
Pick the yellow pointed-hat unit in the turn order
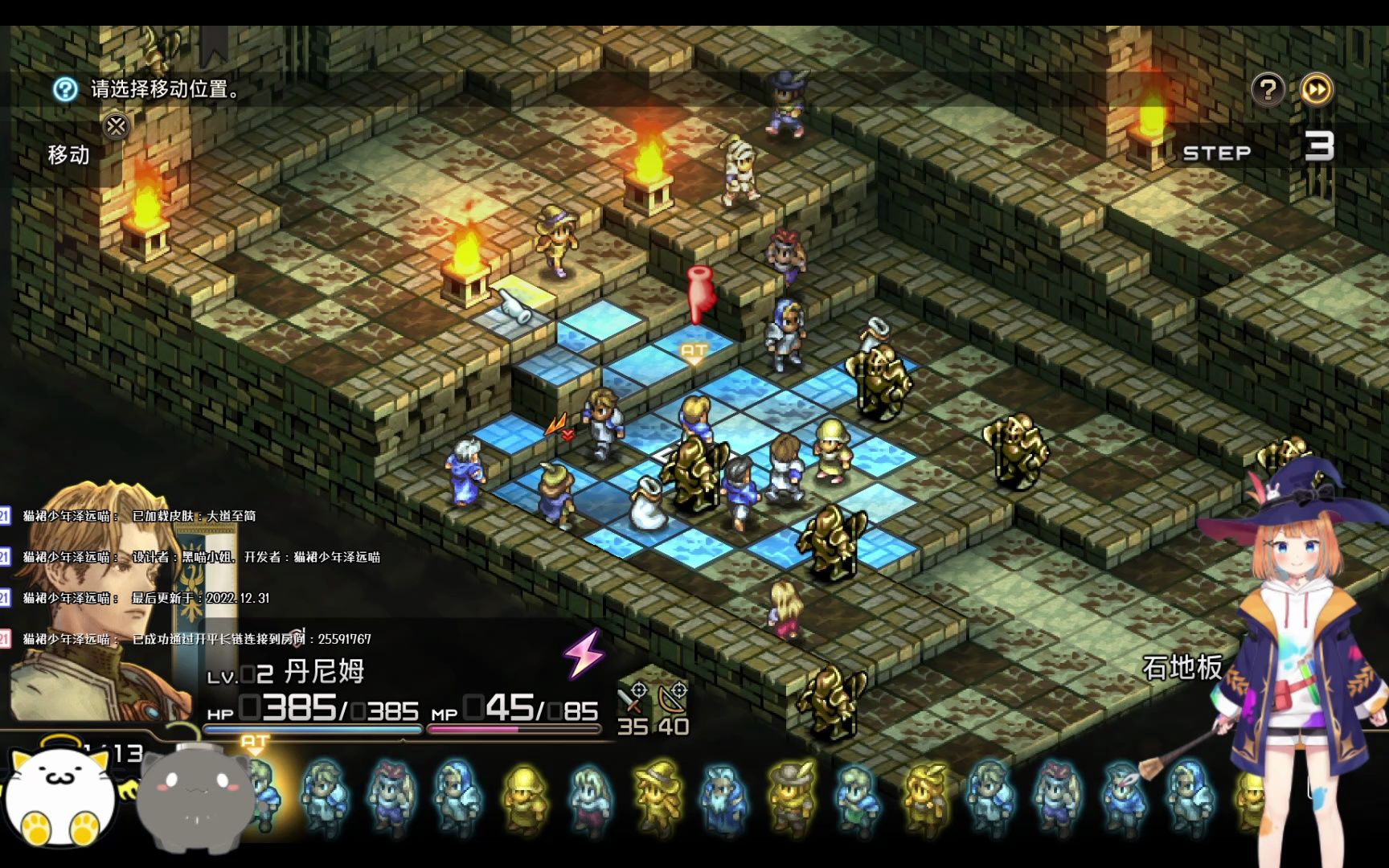coord(659,796)
